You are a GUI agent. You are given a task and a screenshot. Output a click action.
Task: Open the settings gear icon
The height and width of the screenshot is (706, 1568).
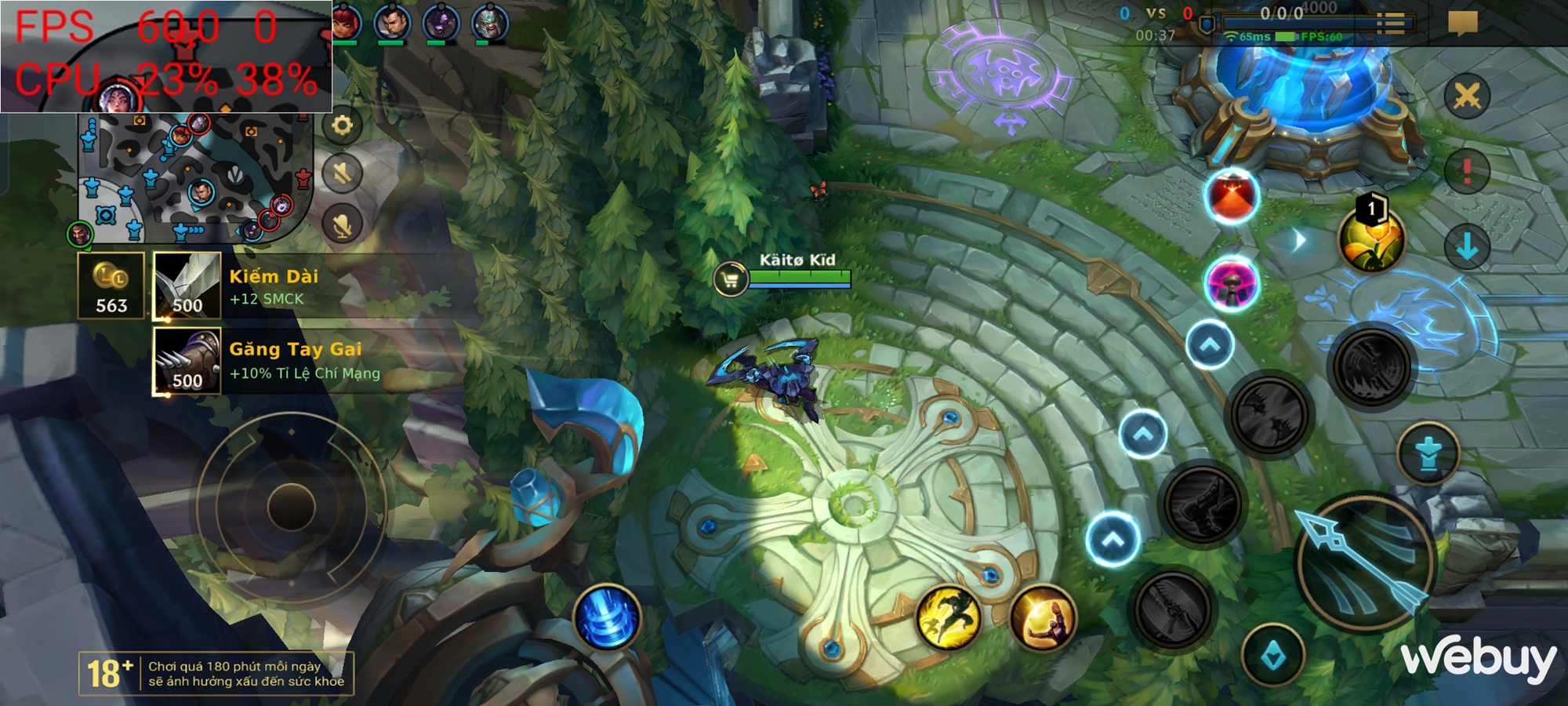coord(342,126)
